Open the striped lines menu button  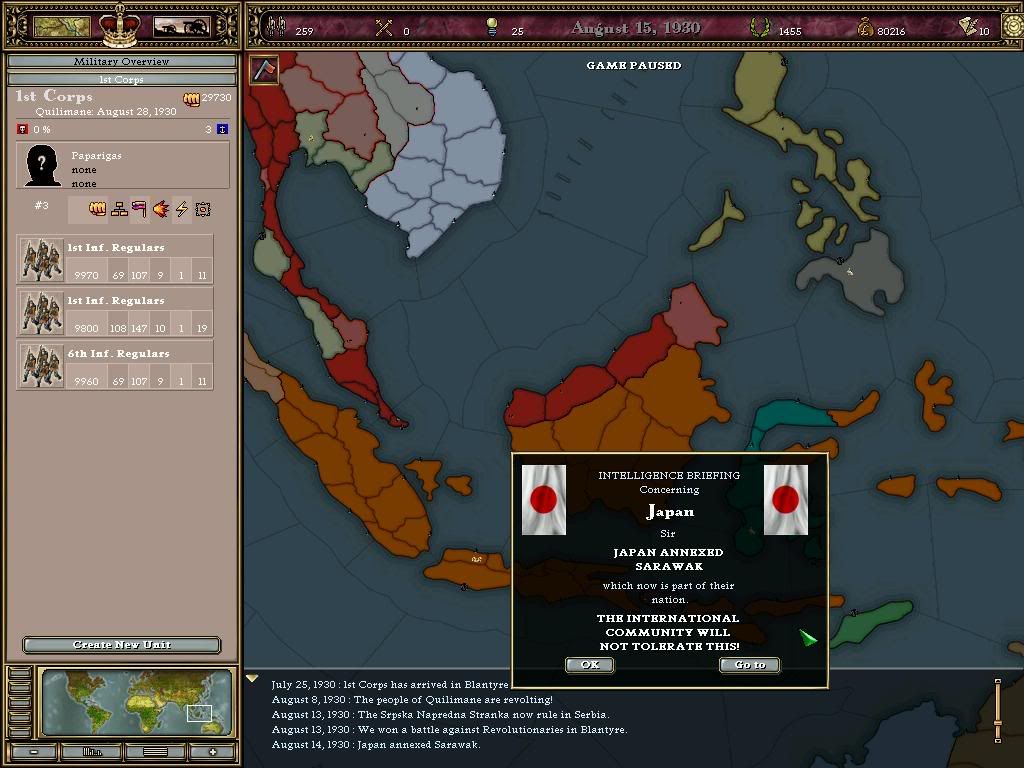click(x=154, y=752)
